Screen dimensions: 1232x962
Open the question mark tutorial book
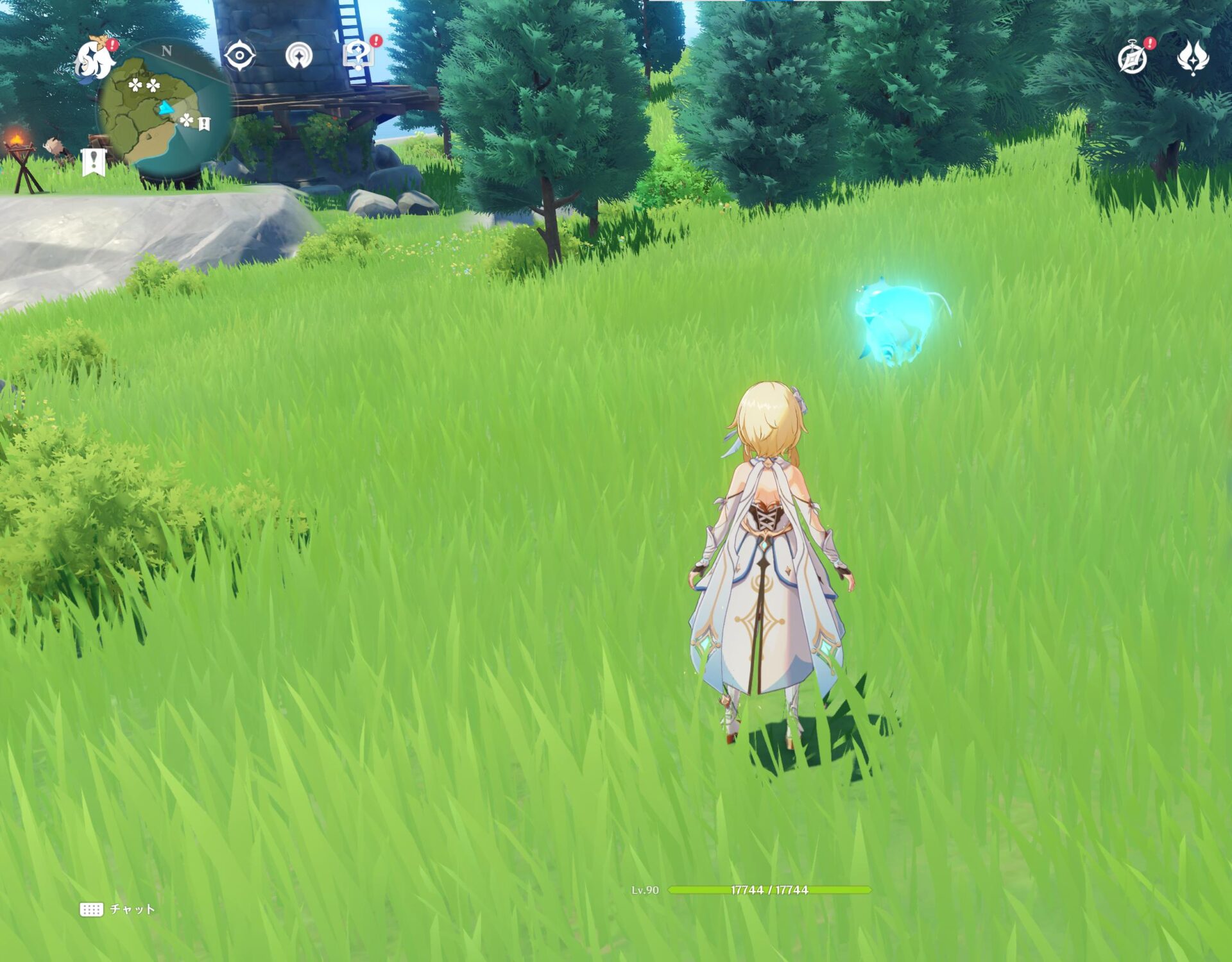(358, 55)
